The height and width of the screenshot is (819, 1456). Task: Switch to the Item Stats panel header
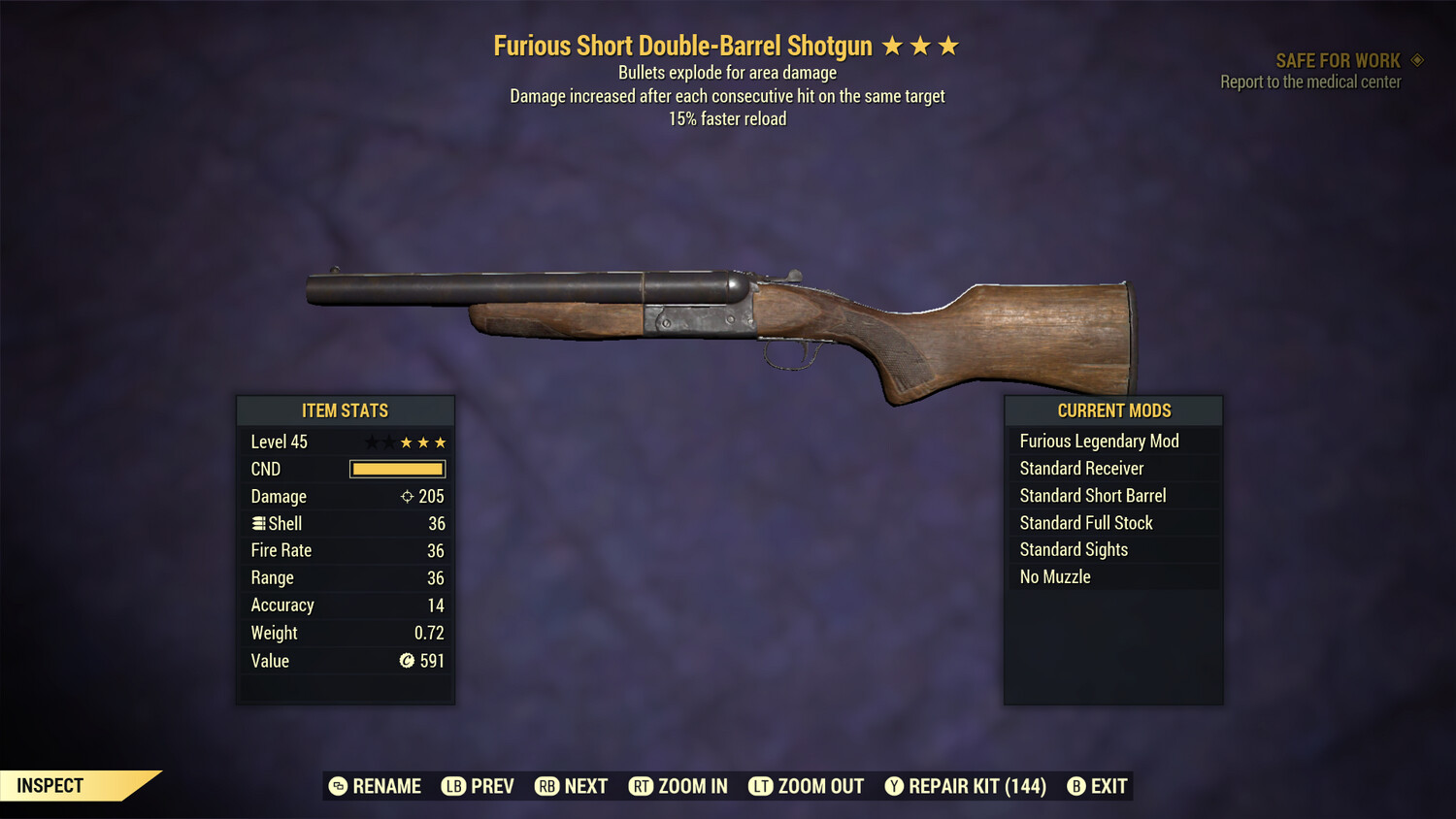coord(345,410)
